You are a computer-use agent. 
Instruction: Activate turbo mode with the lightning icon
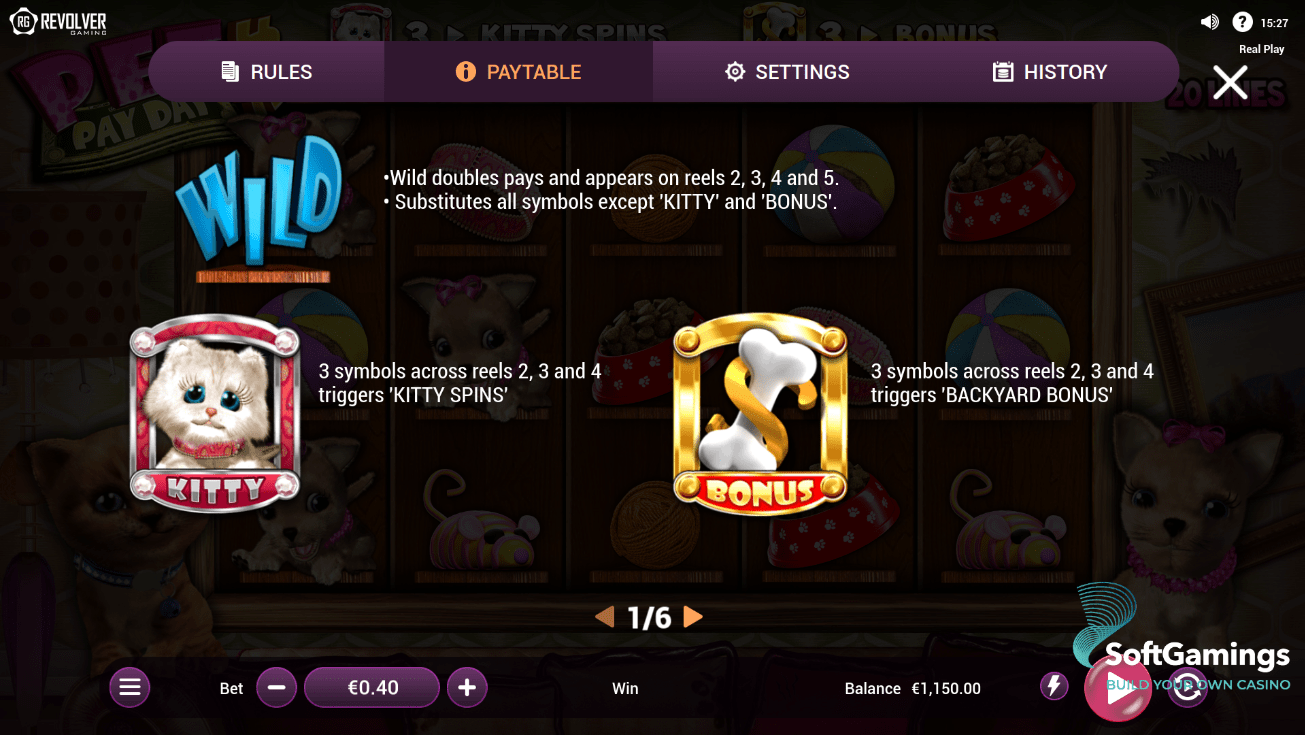(x=1053, y=687)
